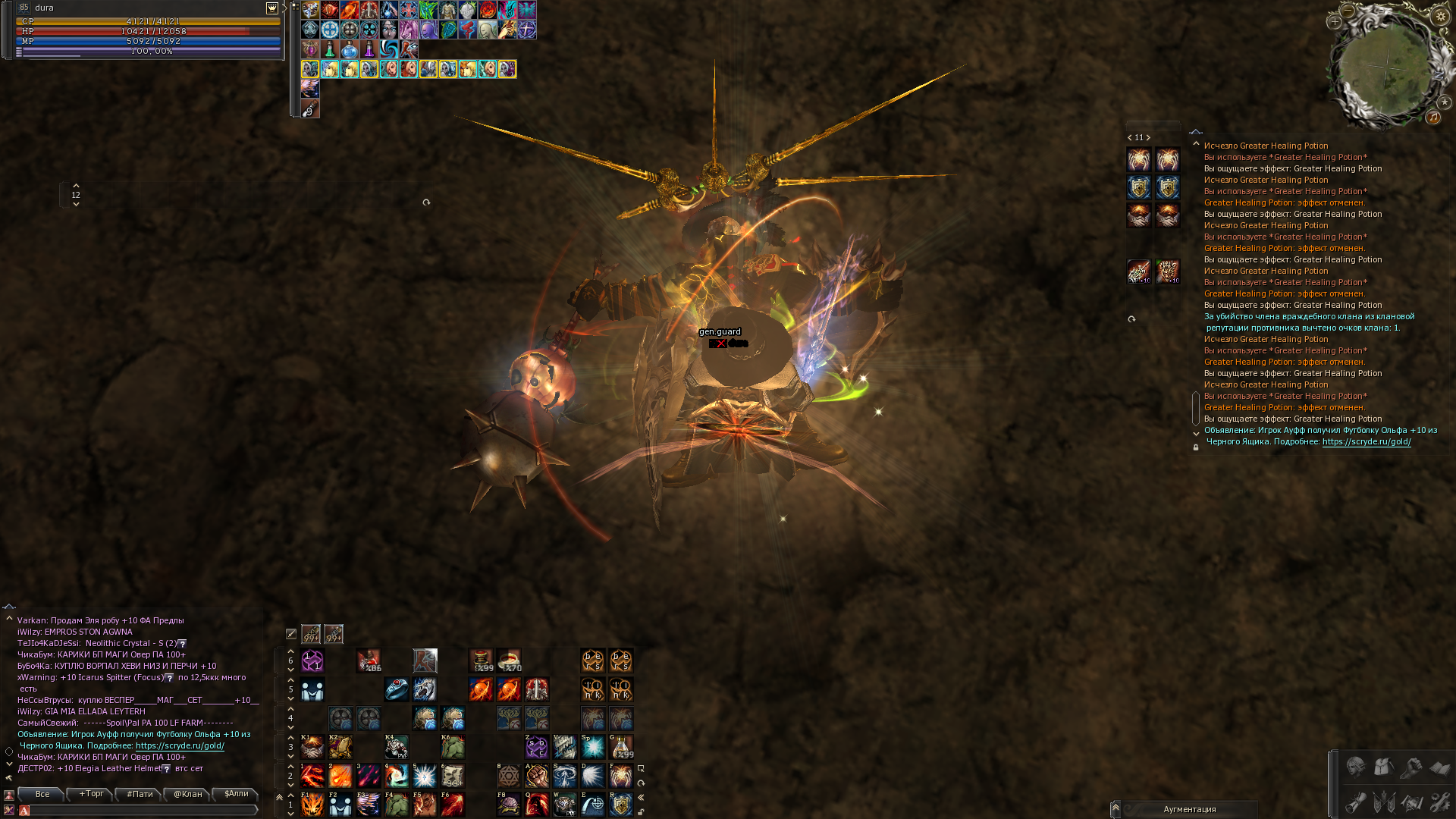
Task: Open the @Клан chat tab
Action: pyautogui.click(x=188, y=794)
